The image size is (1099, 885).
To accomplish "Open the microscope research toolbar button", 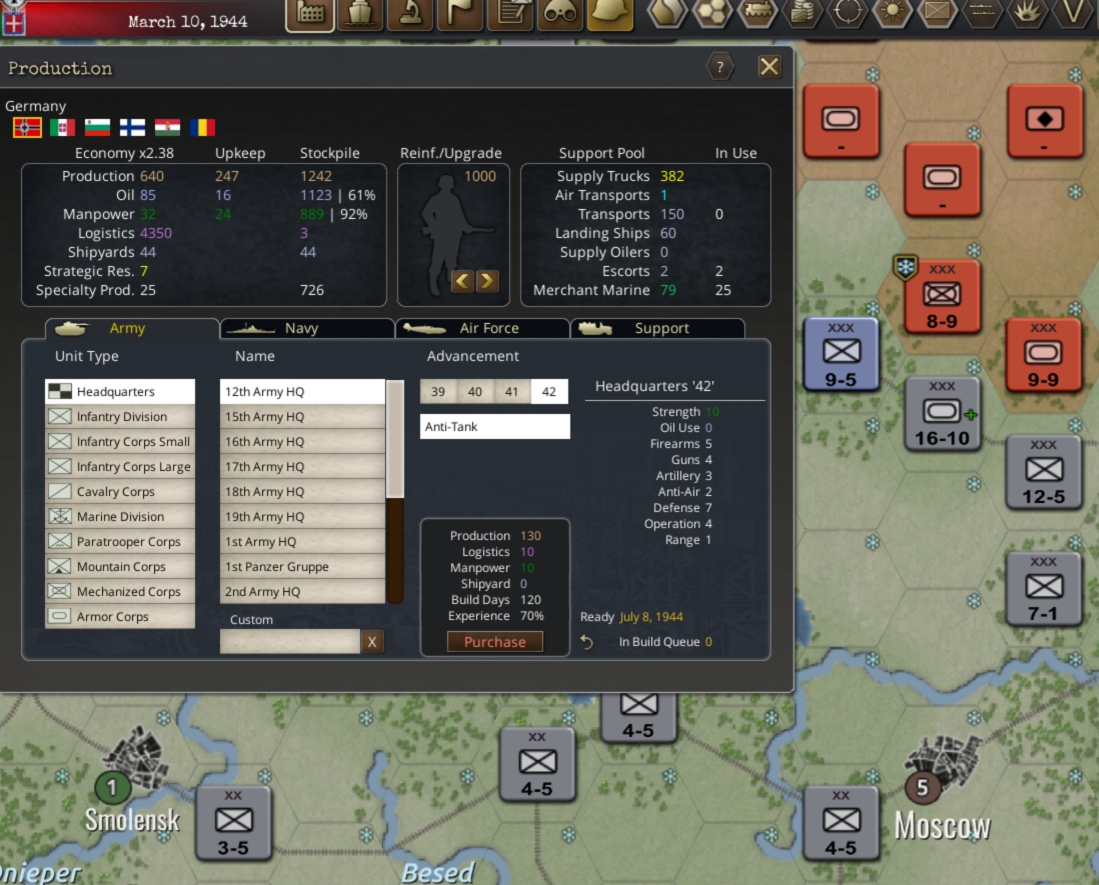I will tap(410, 15).
